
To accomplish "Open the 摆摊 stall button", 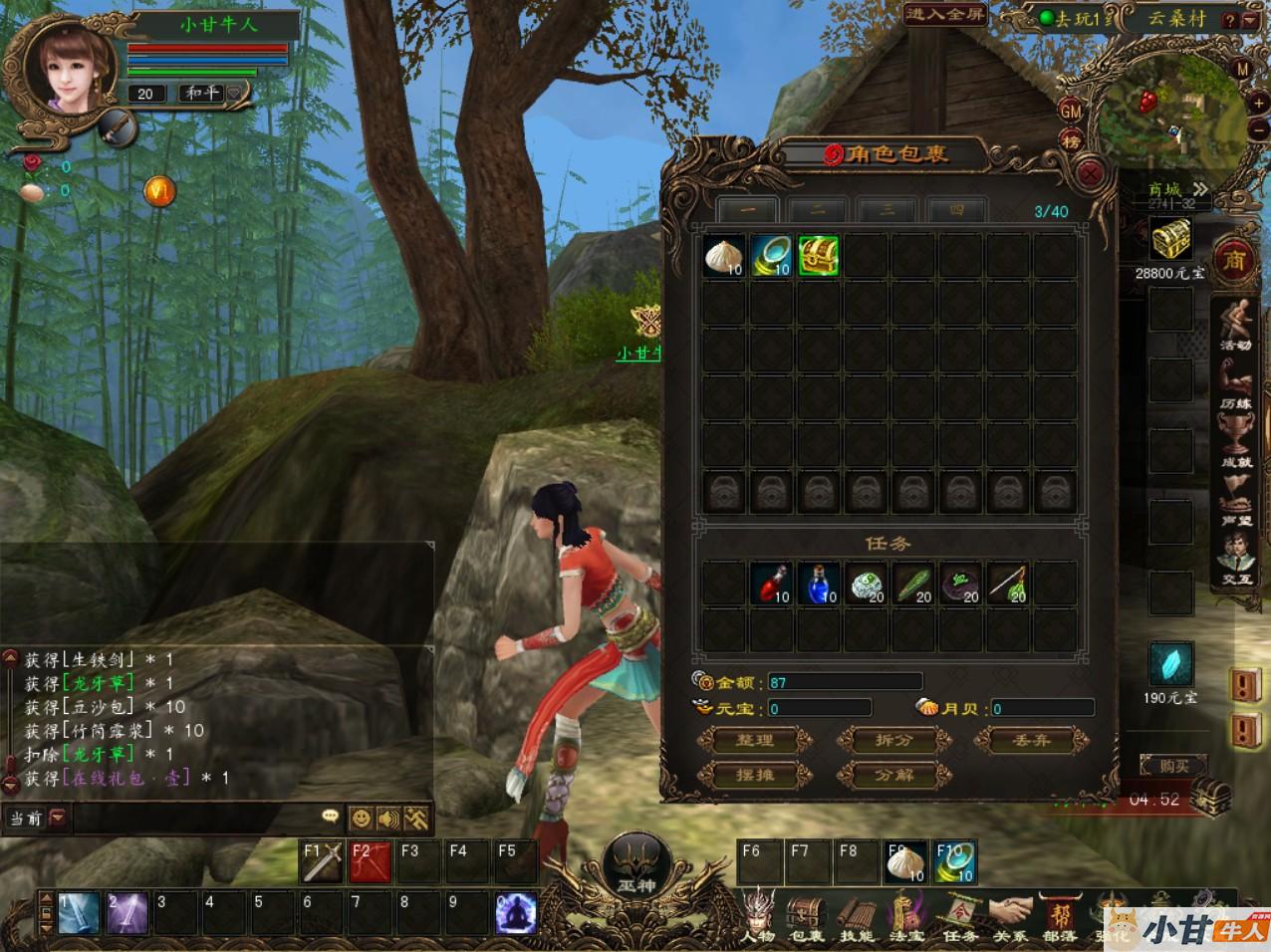I will pyautogui.click(x=754, y=775).
